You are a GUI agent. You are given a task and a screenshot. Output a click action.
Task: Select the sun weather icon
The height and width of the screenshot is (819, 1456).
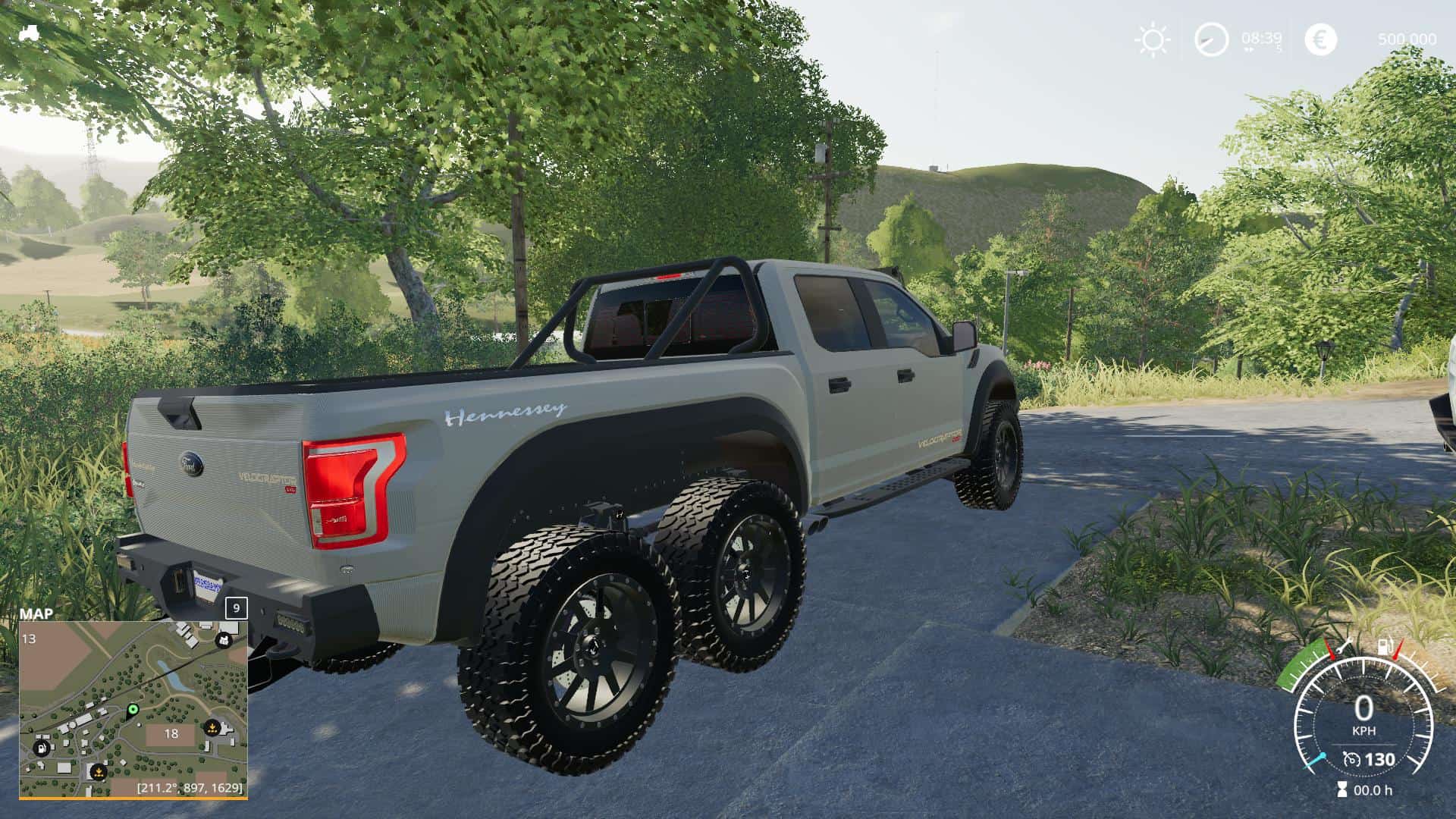(1153, 39)
